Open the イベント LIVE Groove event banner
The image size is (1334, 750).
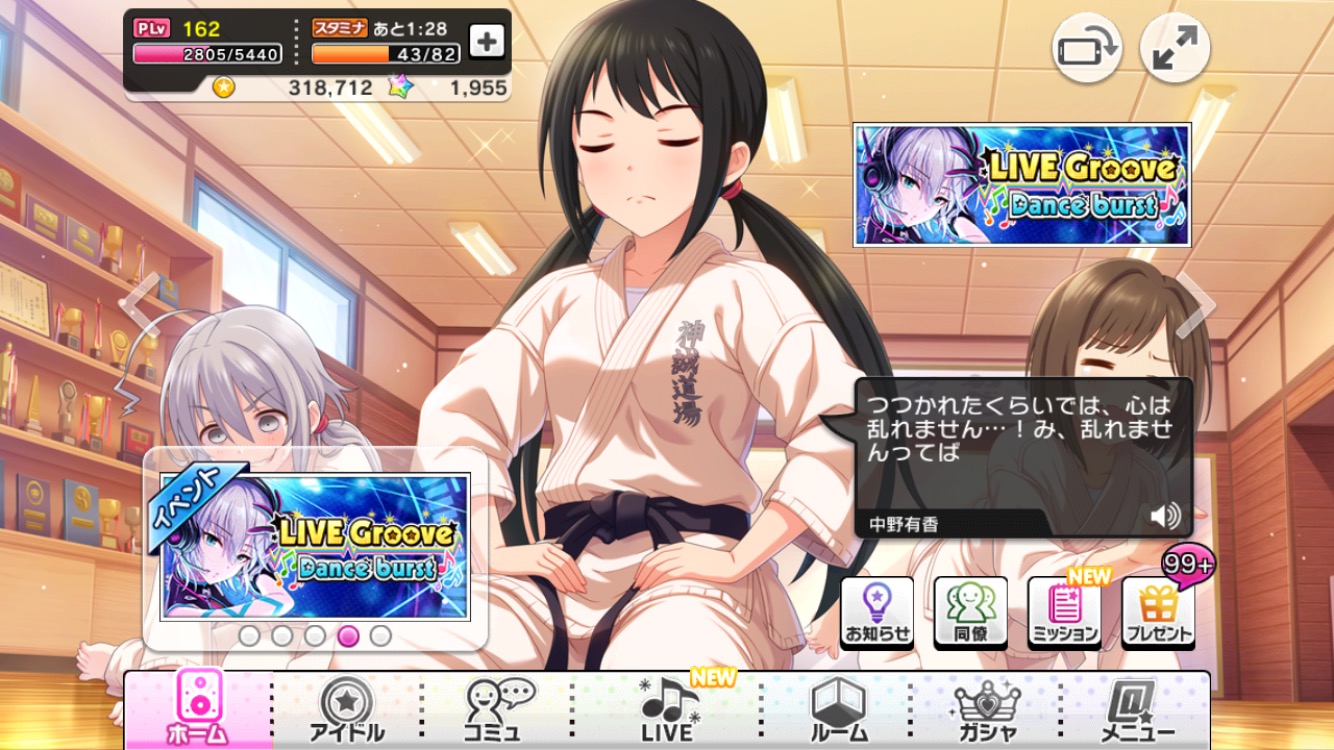315,546
